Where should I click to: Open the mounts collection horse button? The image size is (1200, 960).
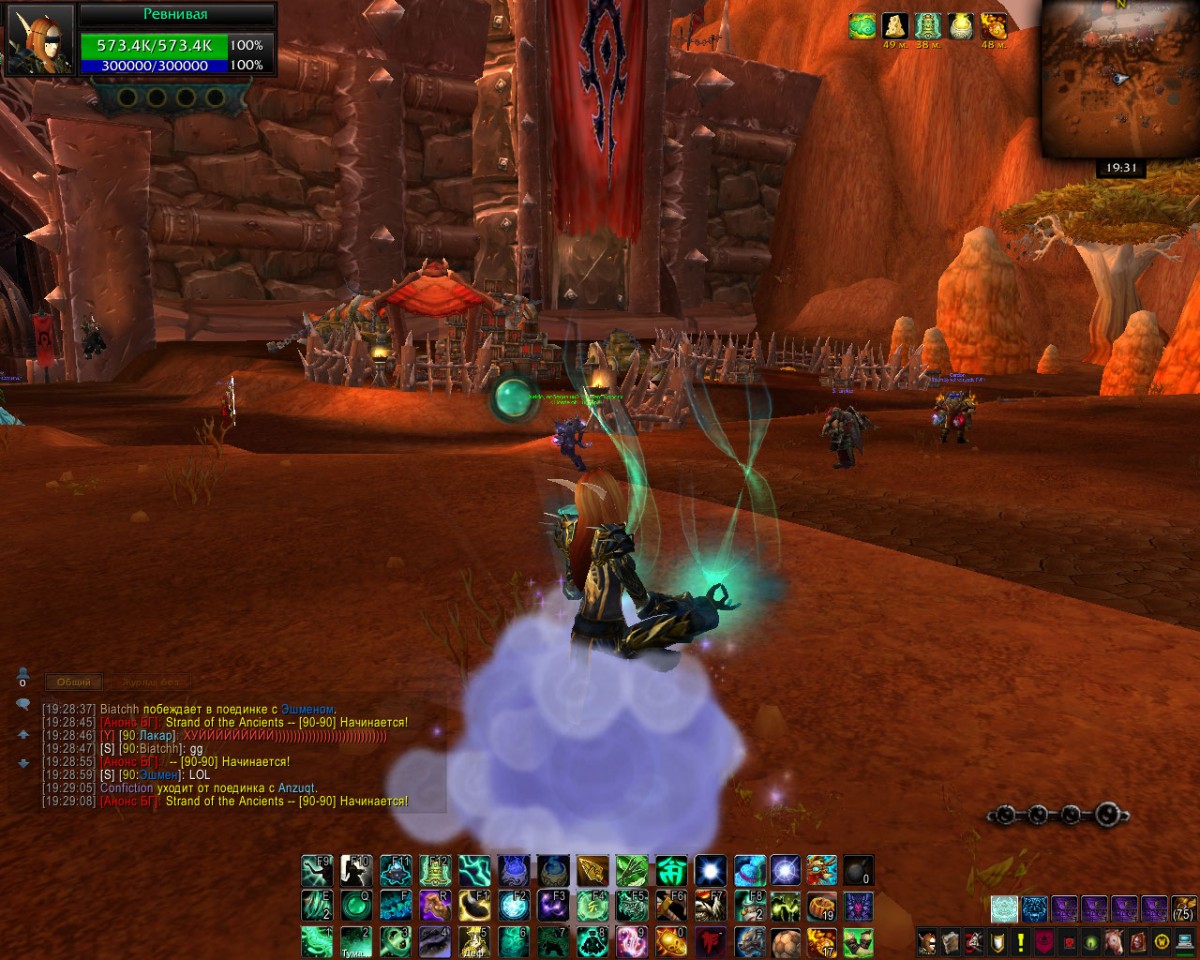[x=1113, y=941]
